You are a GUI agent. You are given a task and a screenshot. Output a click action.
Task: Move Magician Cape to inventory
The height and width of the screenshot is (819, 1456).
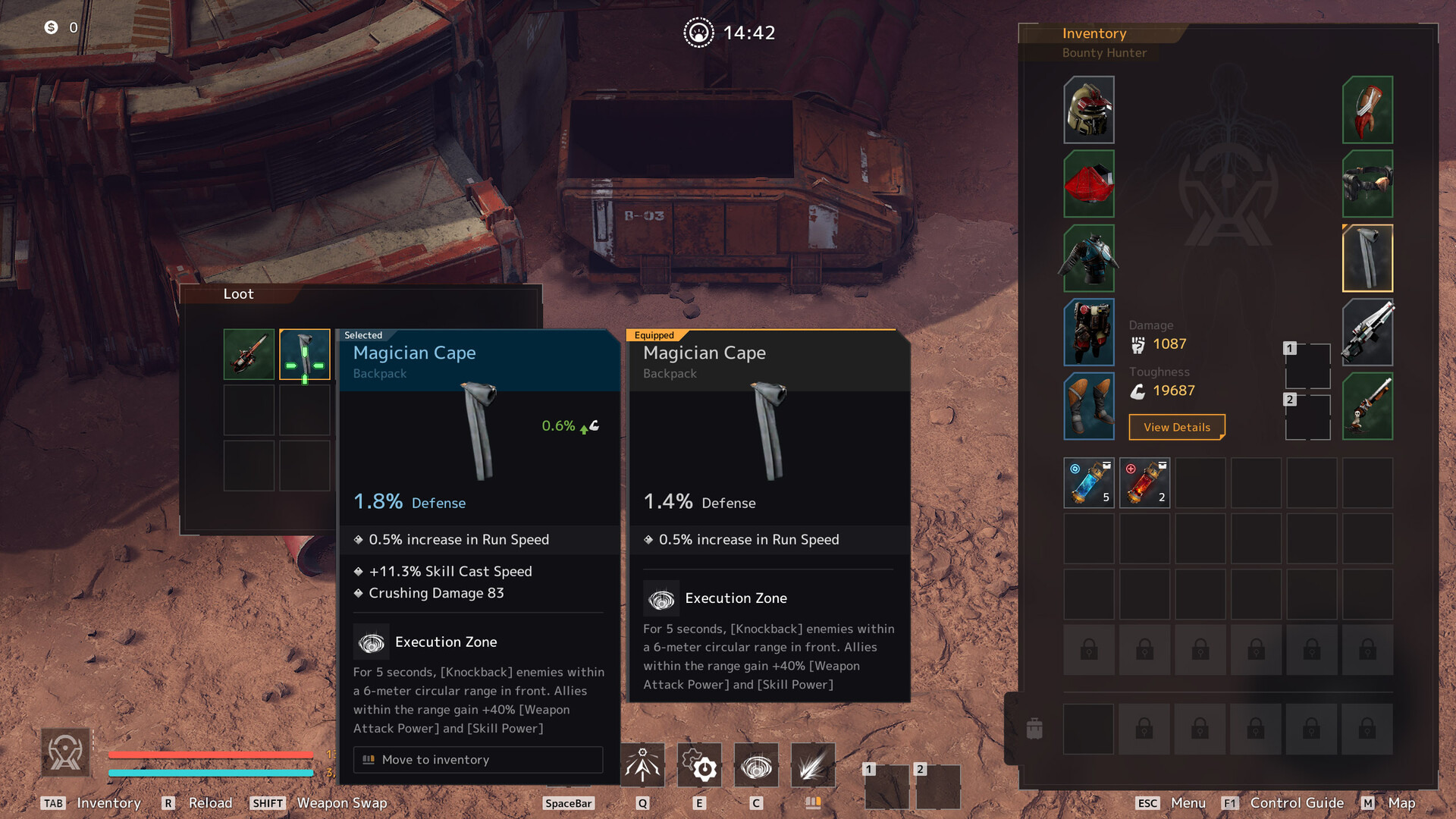(478, 759)
